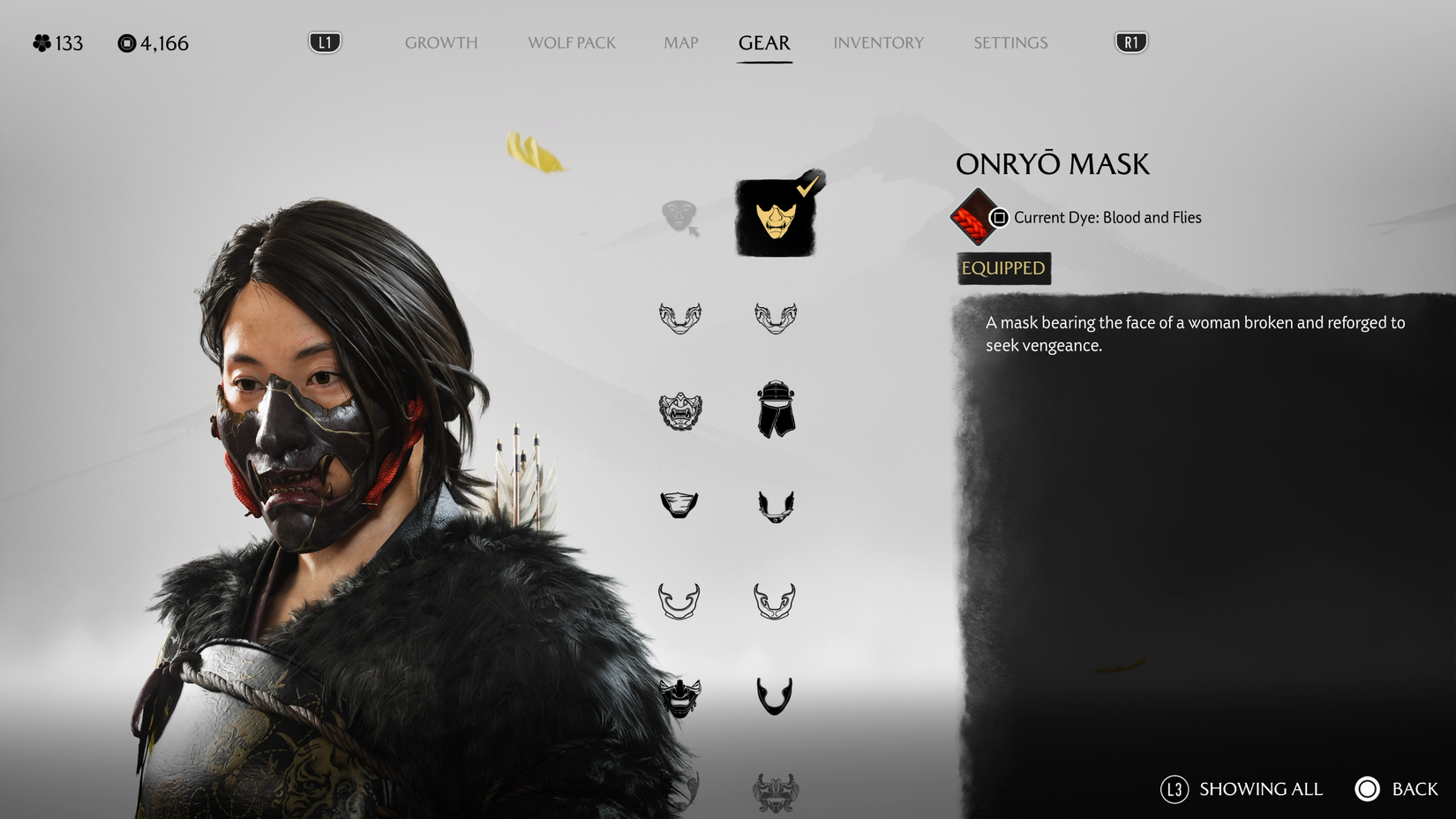1456x819 pixels.
Task: Select the white fanged oni mask icon
Action: click(679, 411)
